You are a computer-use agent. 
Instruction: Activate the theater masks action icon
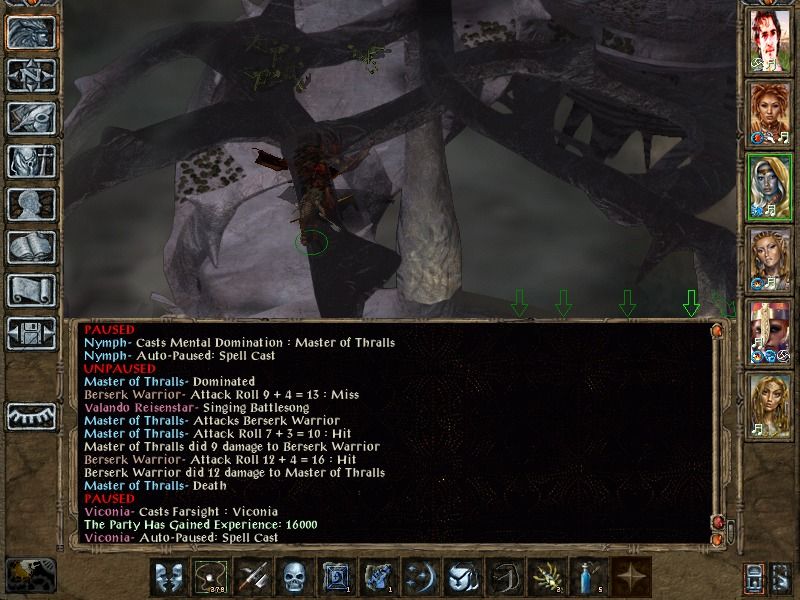point(168,577)
